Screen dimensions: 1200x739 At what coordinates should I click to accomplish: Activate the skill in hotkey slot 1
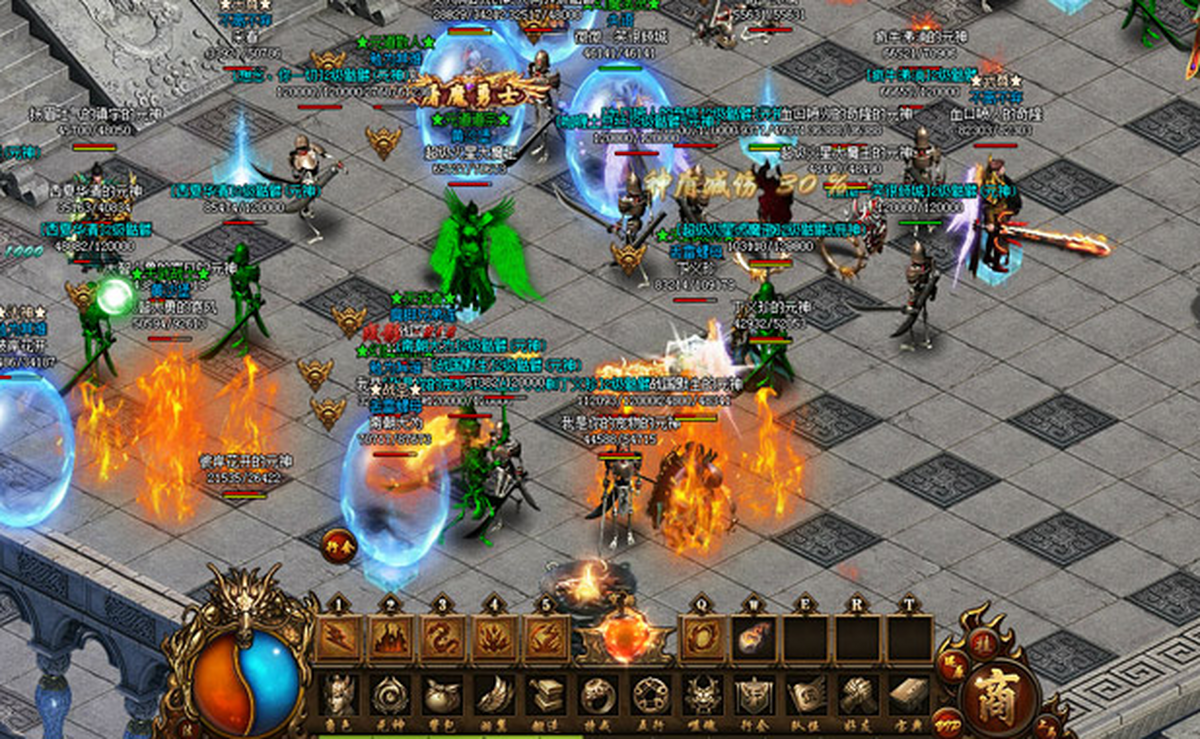(x=340, y=639)
